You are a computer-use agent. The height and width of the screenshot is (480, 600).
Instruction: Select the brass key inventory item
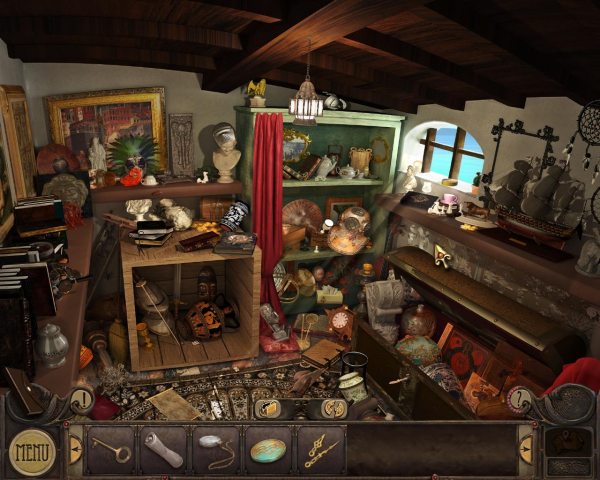coord(109,448)
